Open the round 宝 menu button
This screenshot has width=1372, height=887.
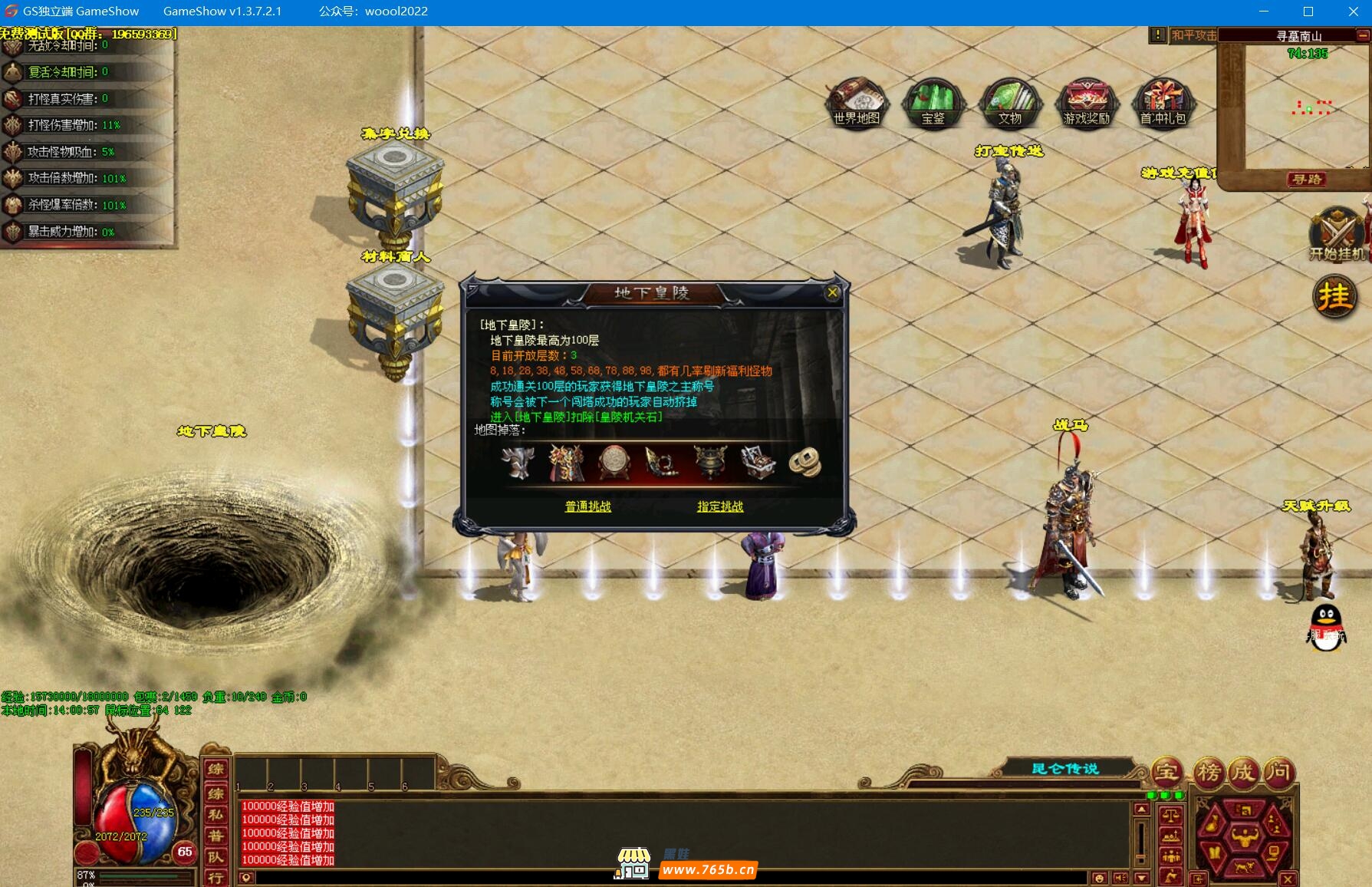pyautogui.click(x=1167, y=772)
